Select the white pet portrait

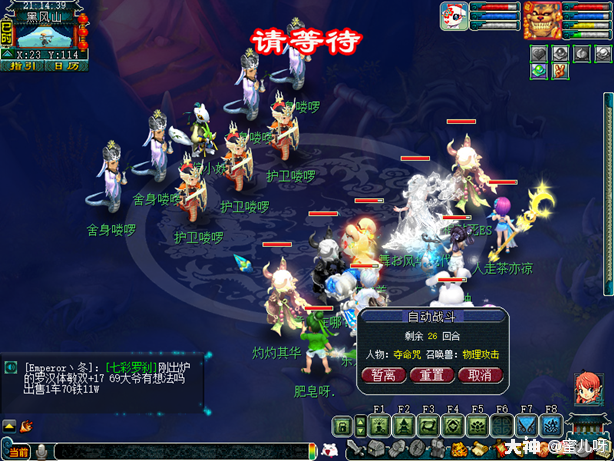454,17
